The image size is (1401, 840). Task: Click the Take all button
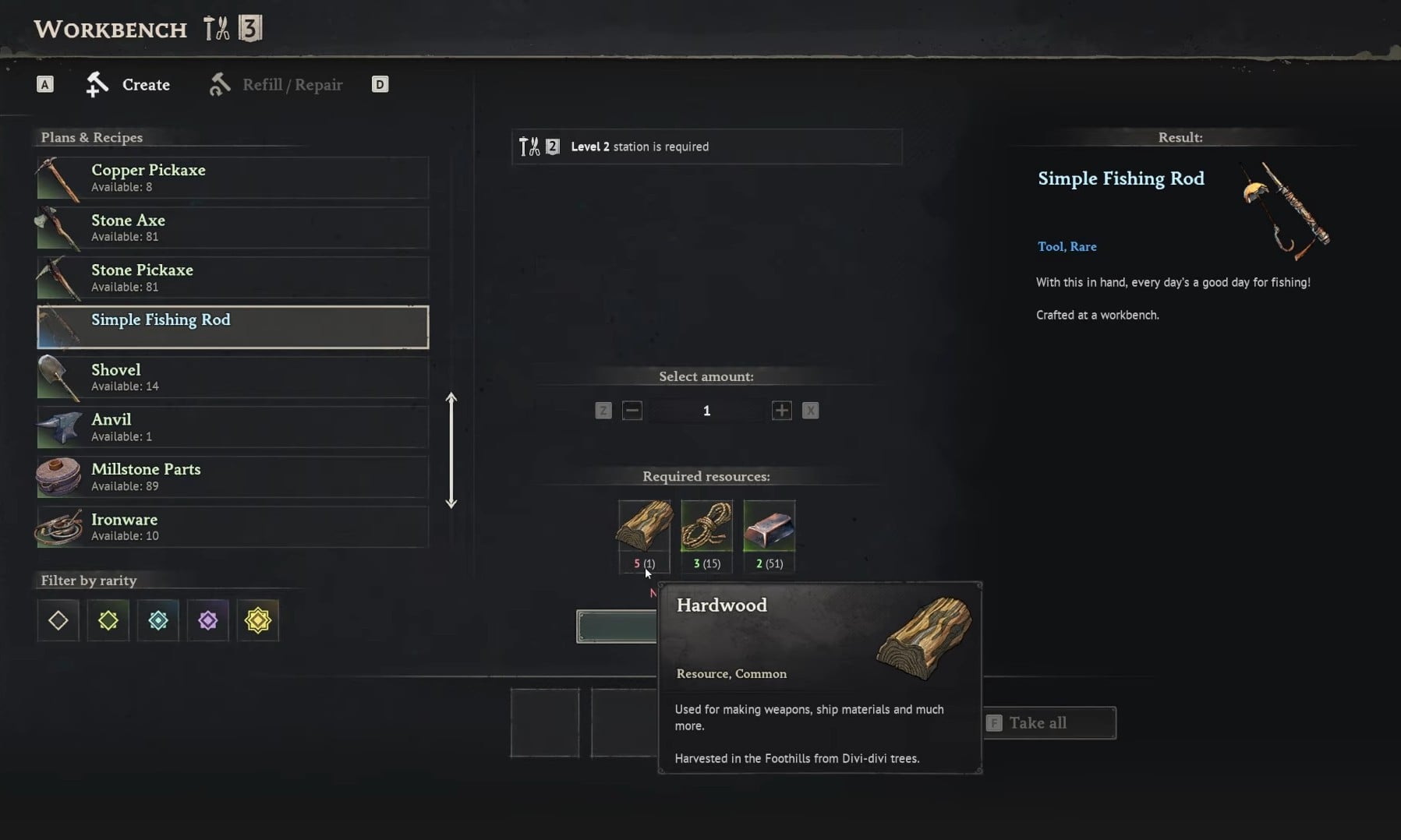1049,723
